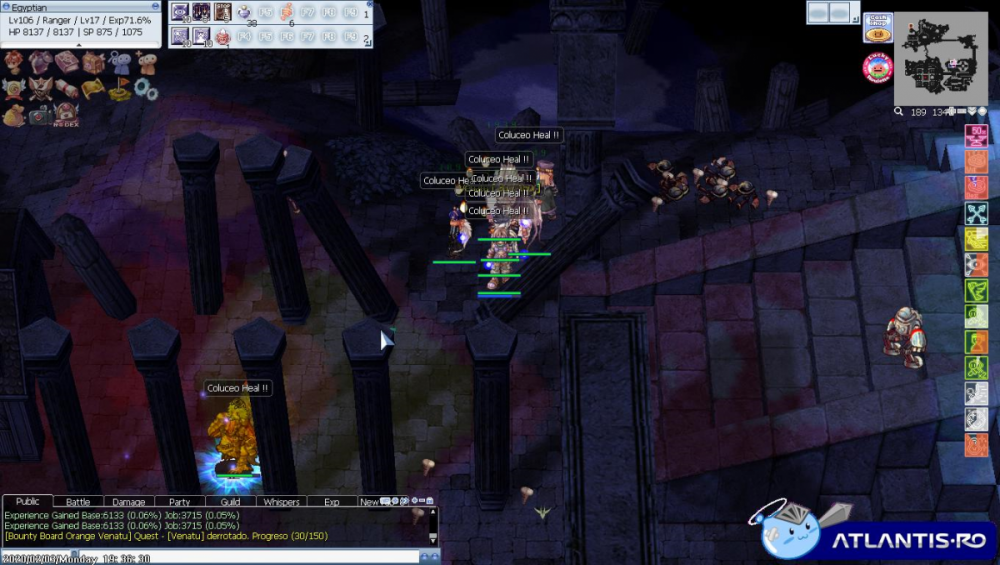Select the Party chat tab
This screenshot has width=1000, height=565.
180,502
